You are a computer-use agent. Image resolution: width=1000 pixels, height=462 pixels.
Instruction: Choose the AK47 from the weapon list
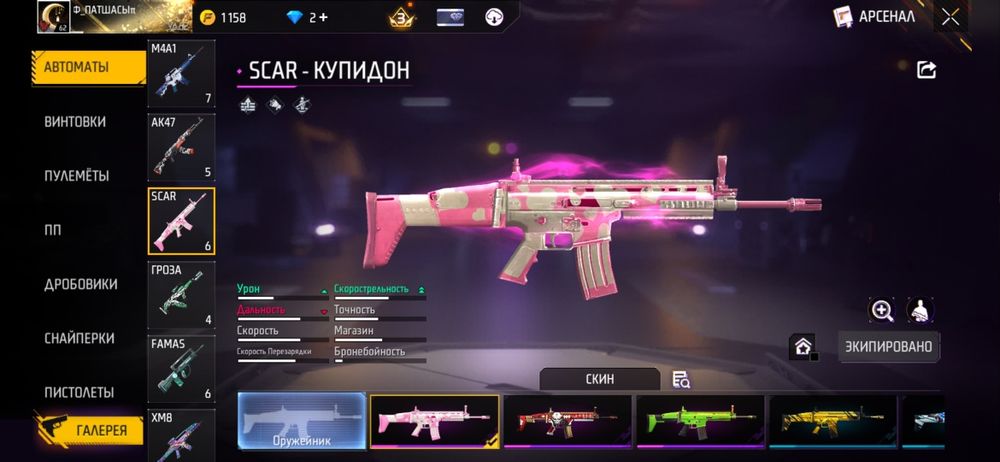(181, 147)
